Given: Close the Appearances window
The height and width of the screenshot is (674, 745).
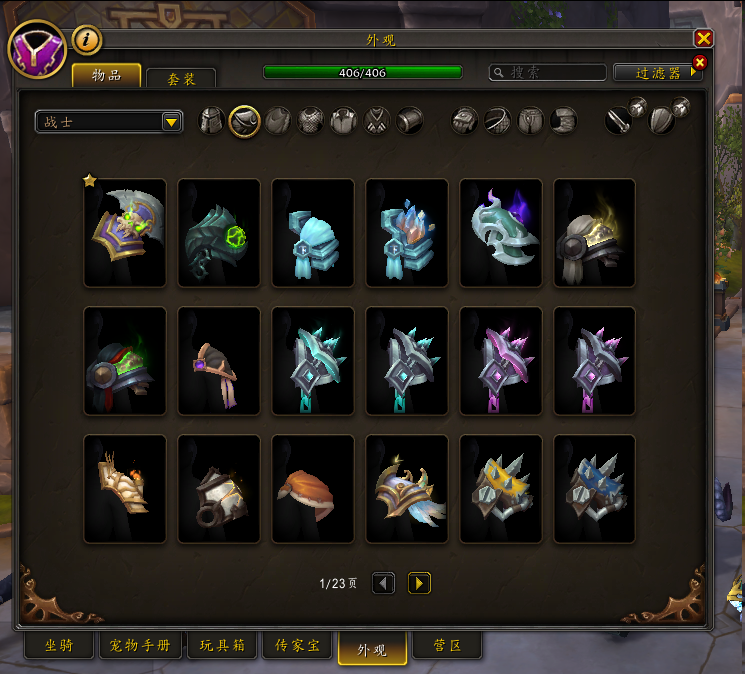Looking at the screenshot, I should (x=704, y=38).
